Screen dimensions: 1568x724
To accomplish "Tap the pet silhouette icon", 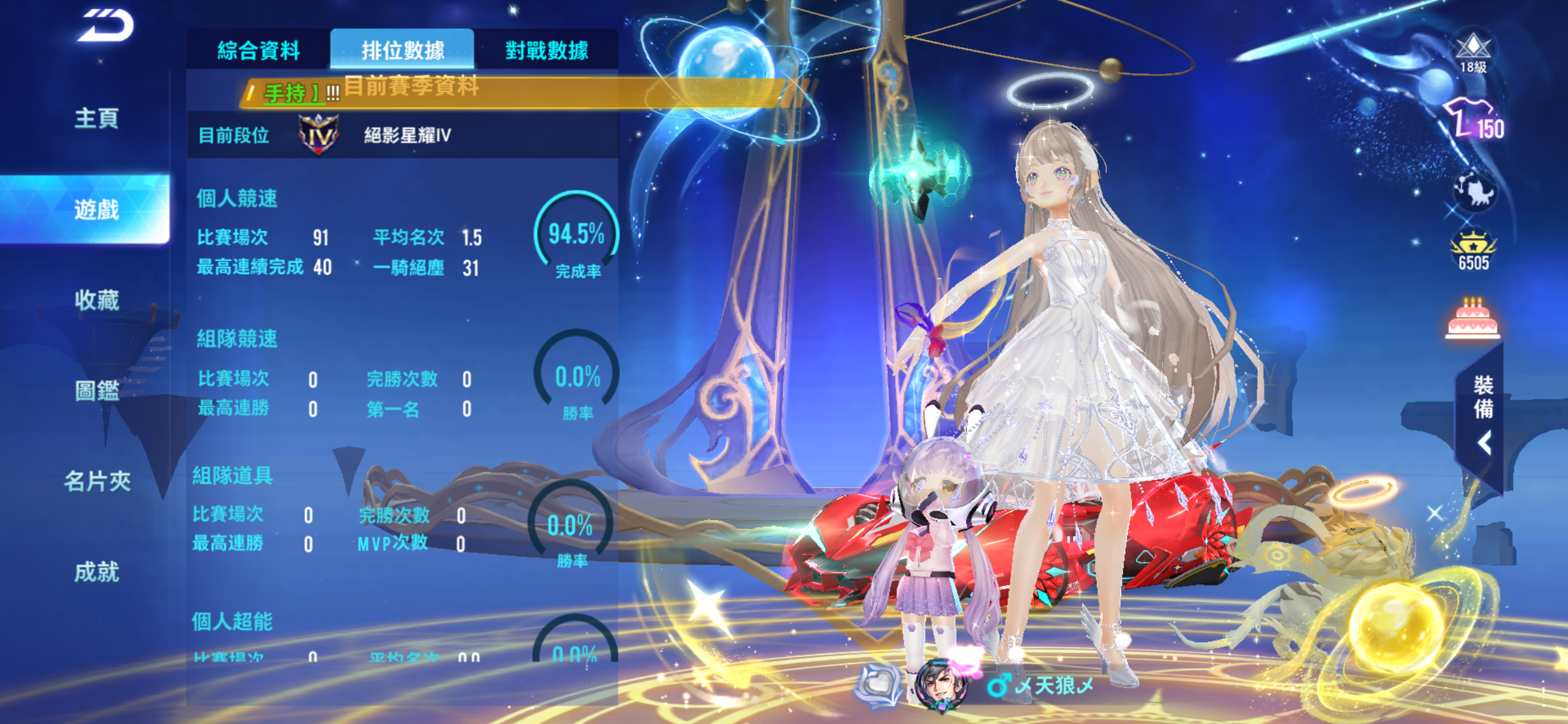I will point(1474,190).
